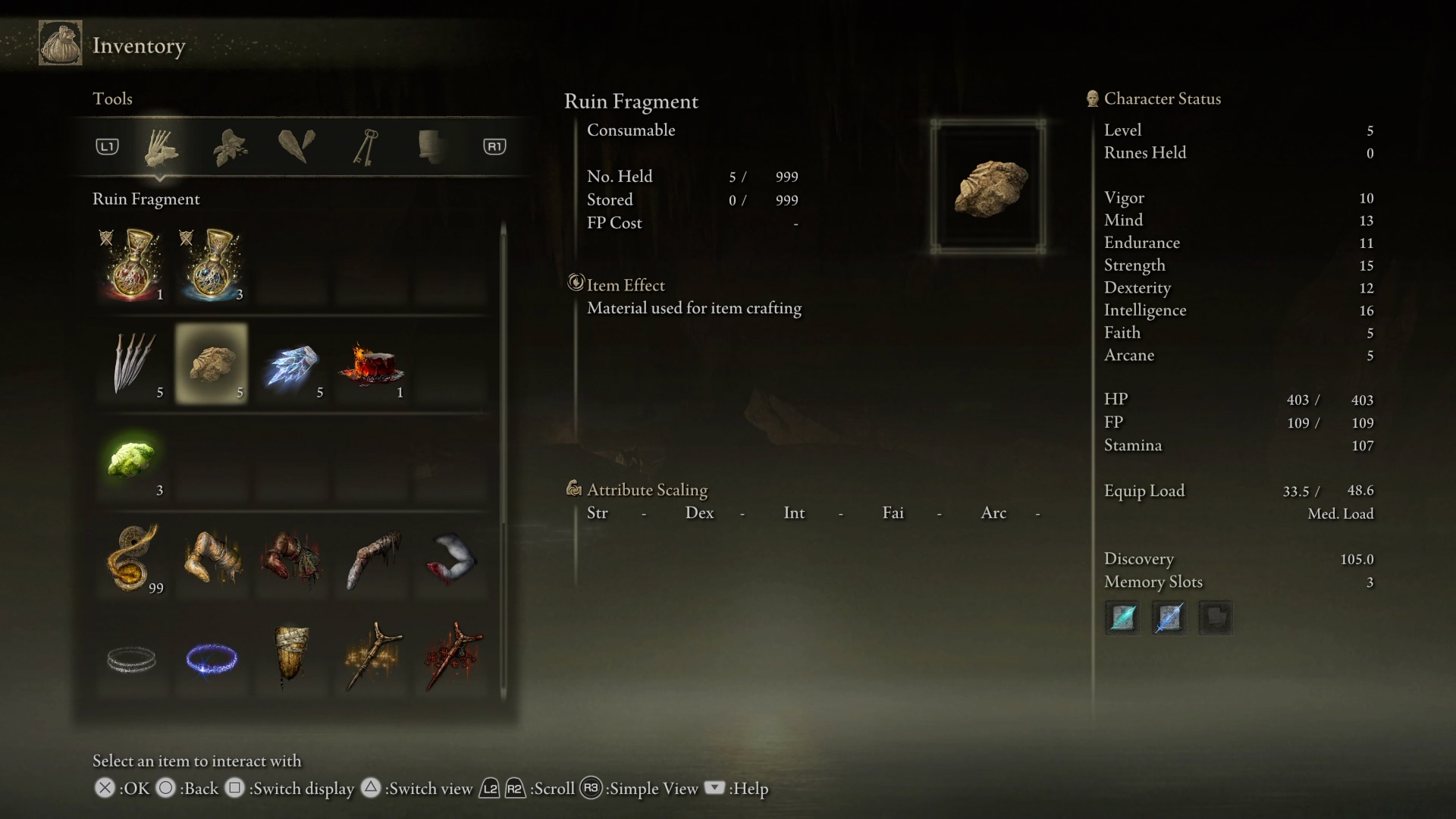The height and width of the screenshot is (819, 1456).
Task: Select the glowing blue cipher ring
Action: point(212,657)
